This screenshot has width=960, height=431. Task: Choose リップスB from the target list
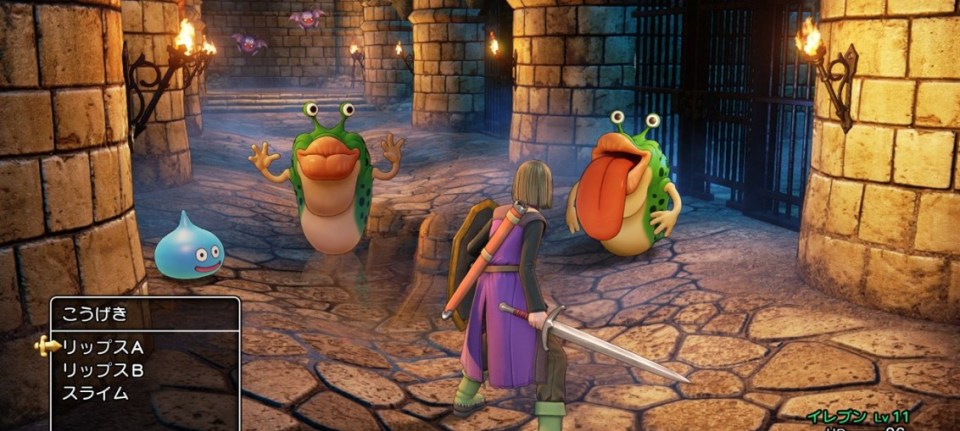(103, 370)
